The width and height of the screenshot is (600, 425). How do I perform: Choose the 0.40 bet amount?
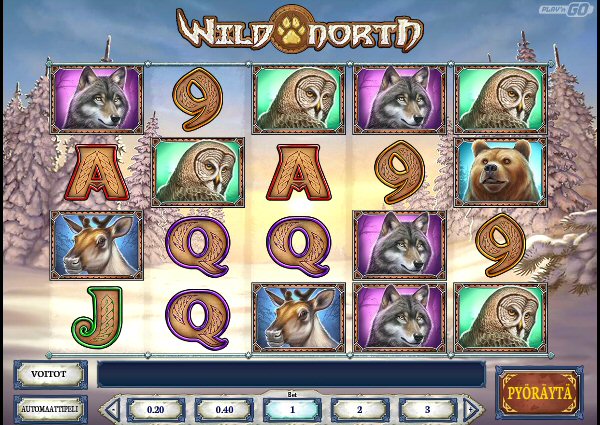click(223, 409)
